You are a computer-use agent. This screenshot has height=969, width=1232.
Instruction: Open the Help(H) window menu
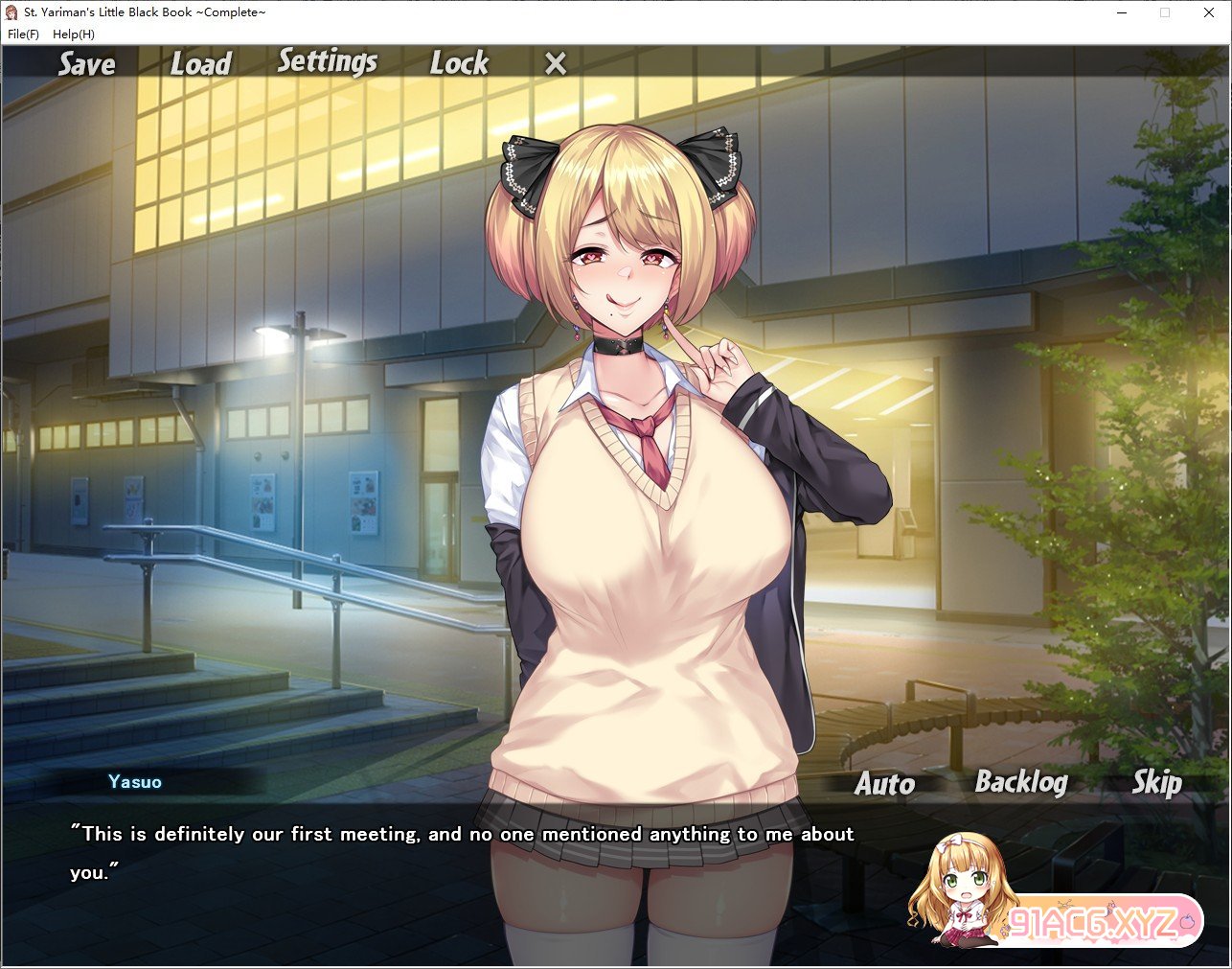click(x=74, y=35)
